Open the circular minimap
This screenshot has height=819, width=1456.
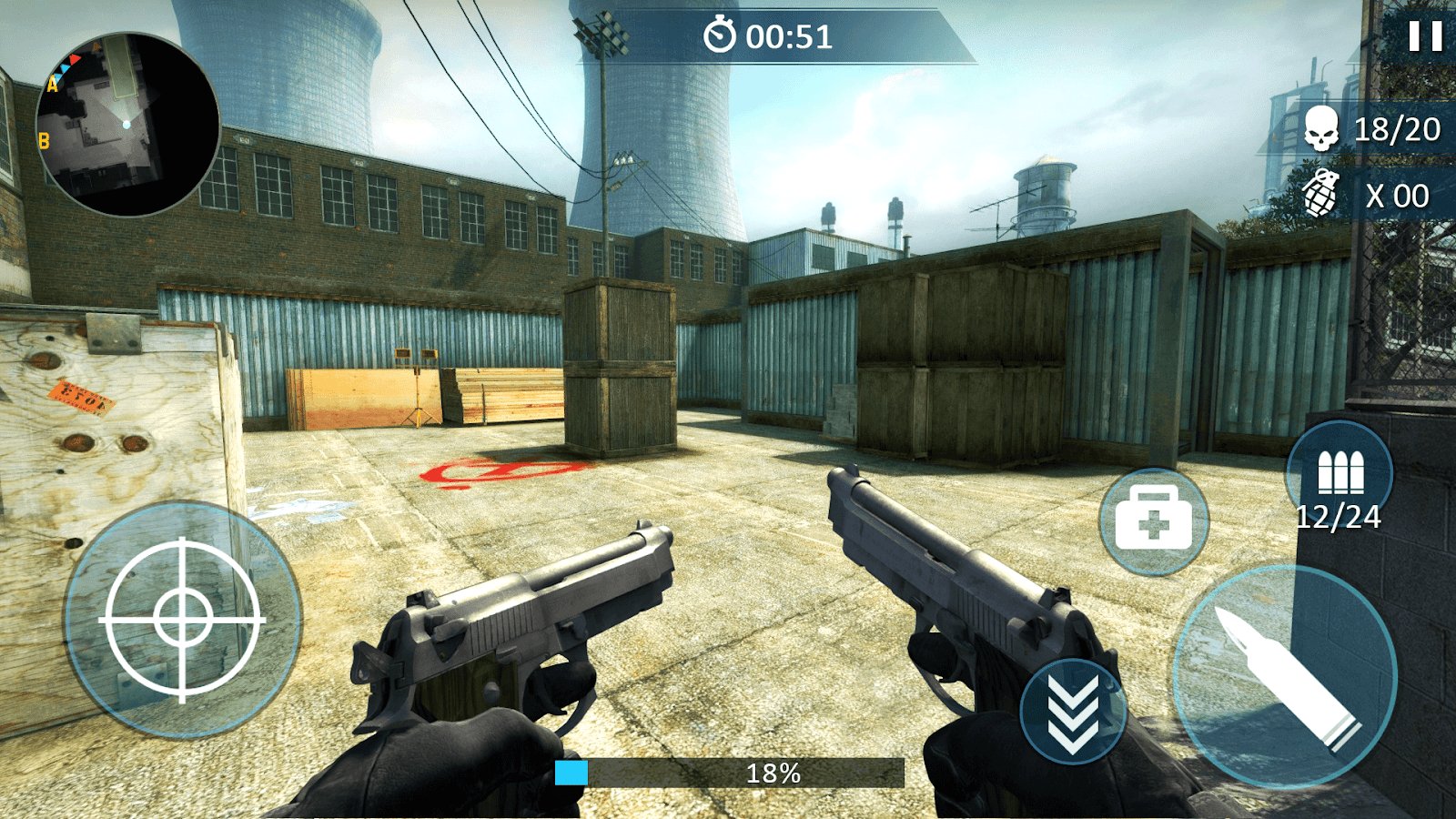click(127, 125)
